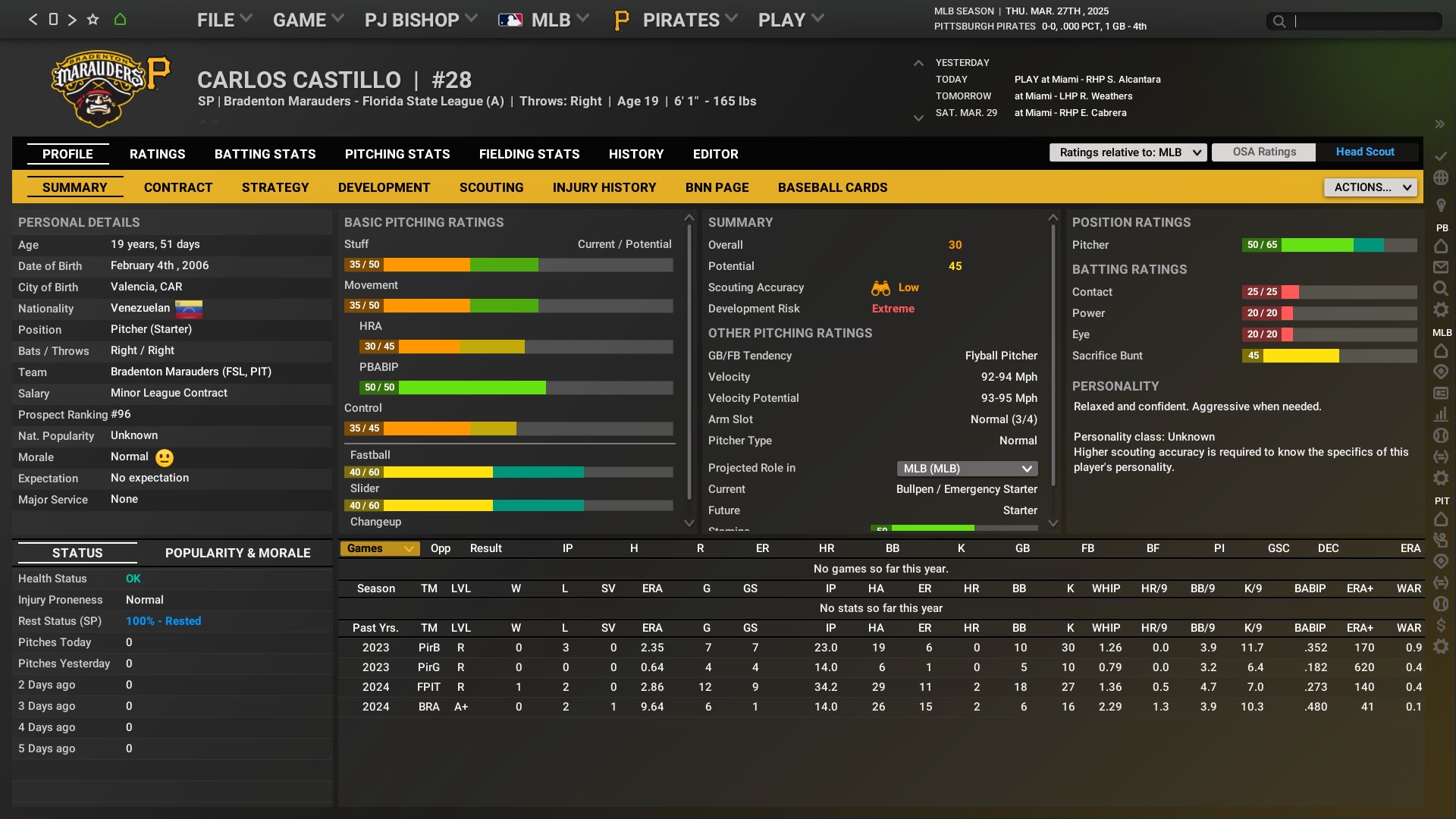Viewport: 1456px width, 819px height.
Task: Open the PITCHING STATS tab
Action: tap(397, 154)
